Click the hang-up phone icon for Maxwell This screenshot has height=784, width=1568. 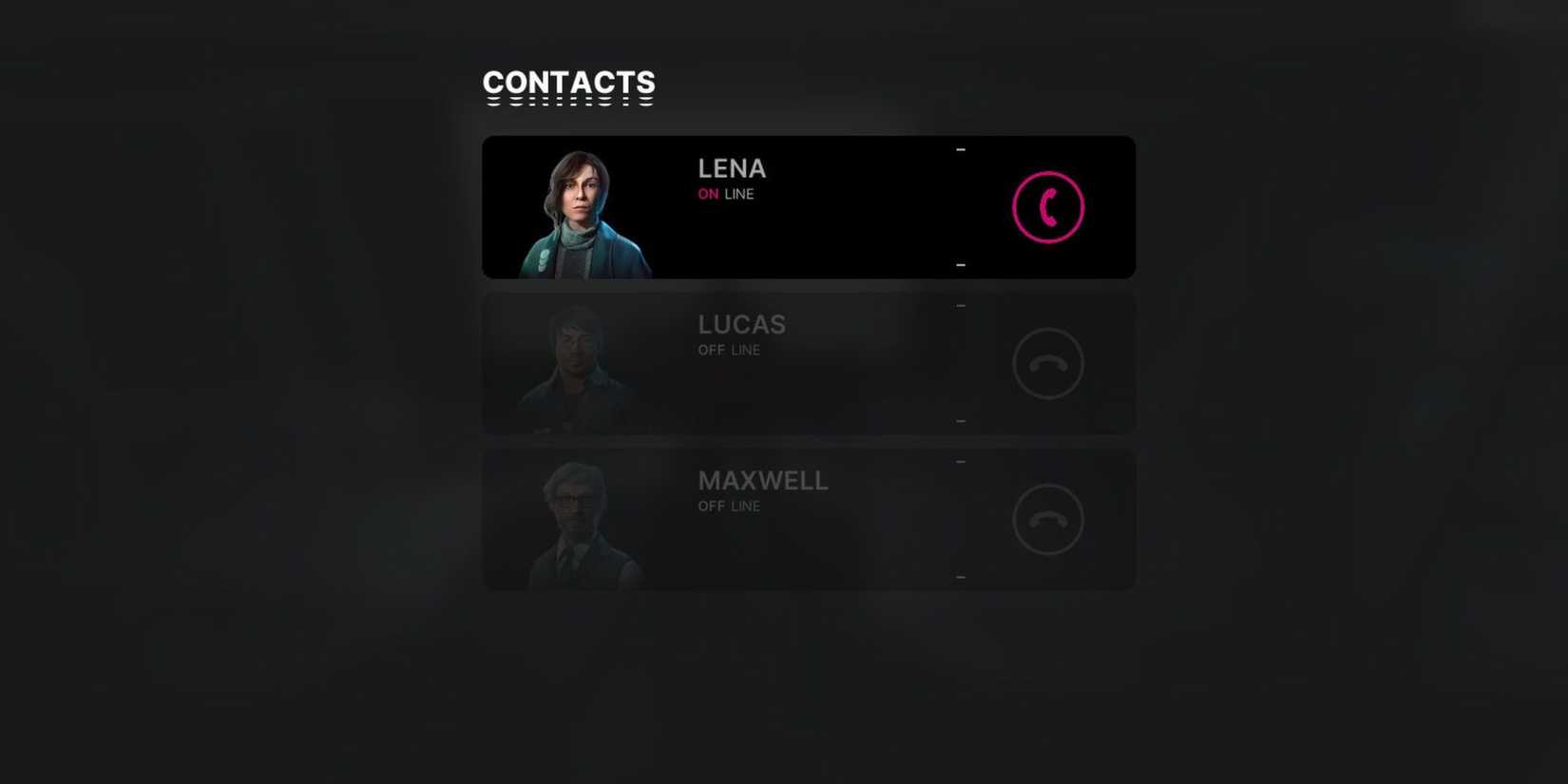1047,519
